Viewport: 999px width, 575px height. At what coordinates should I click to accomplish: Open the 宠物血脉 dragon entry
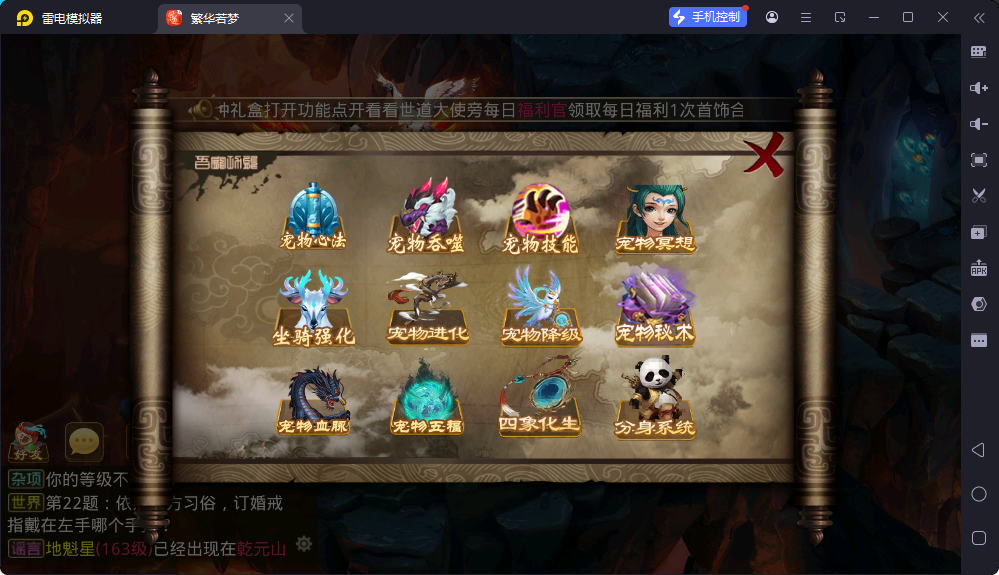coord(313,400)
